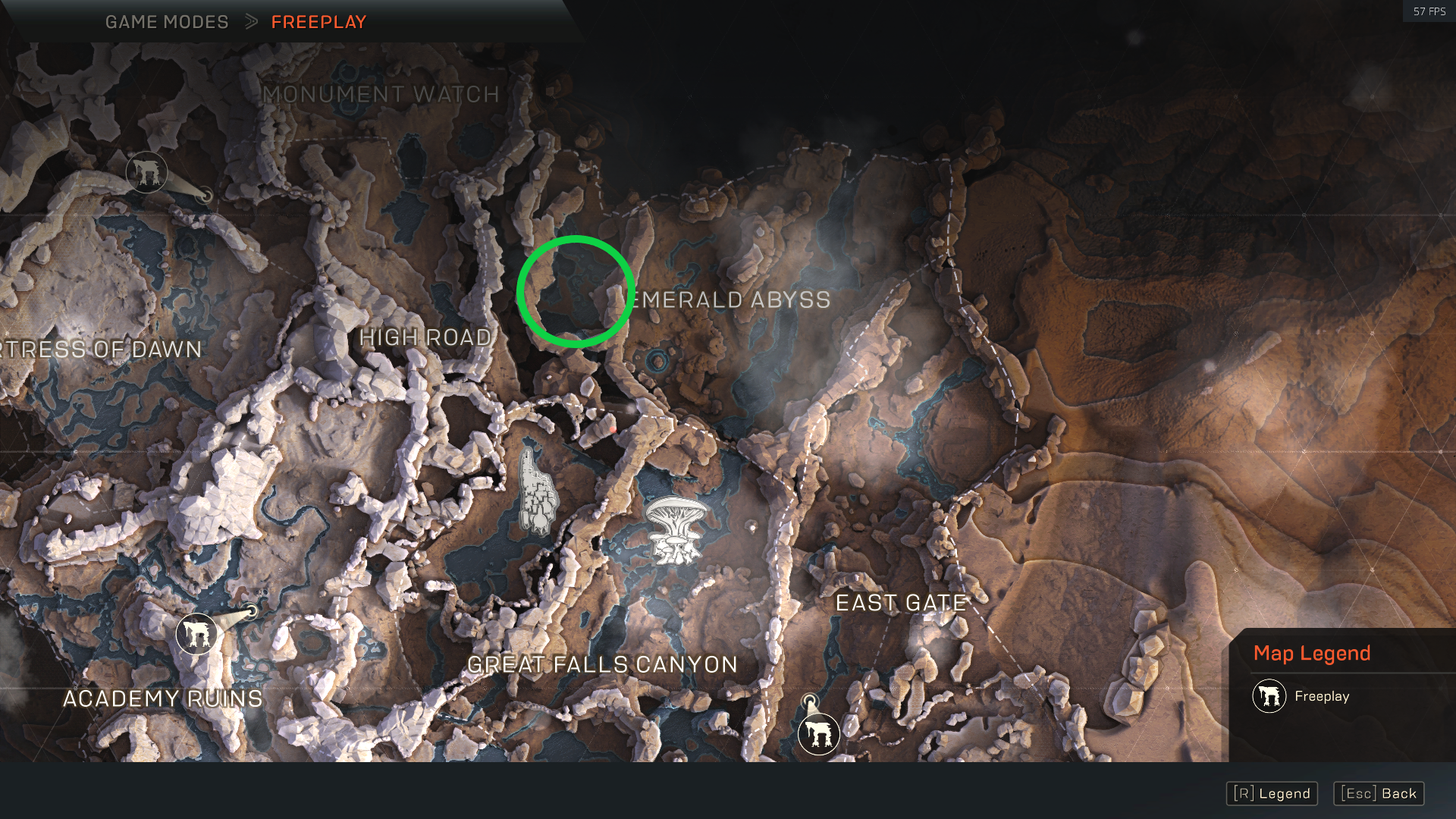Pick the Freeplay marker near Monument Watch
The height and width of the screenshot is (819, 1456).
click(x=146, y=171)
